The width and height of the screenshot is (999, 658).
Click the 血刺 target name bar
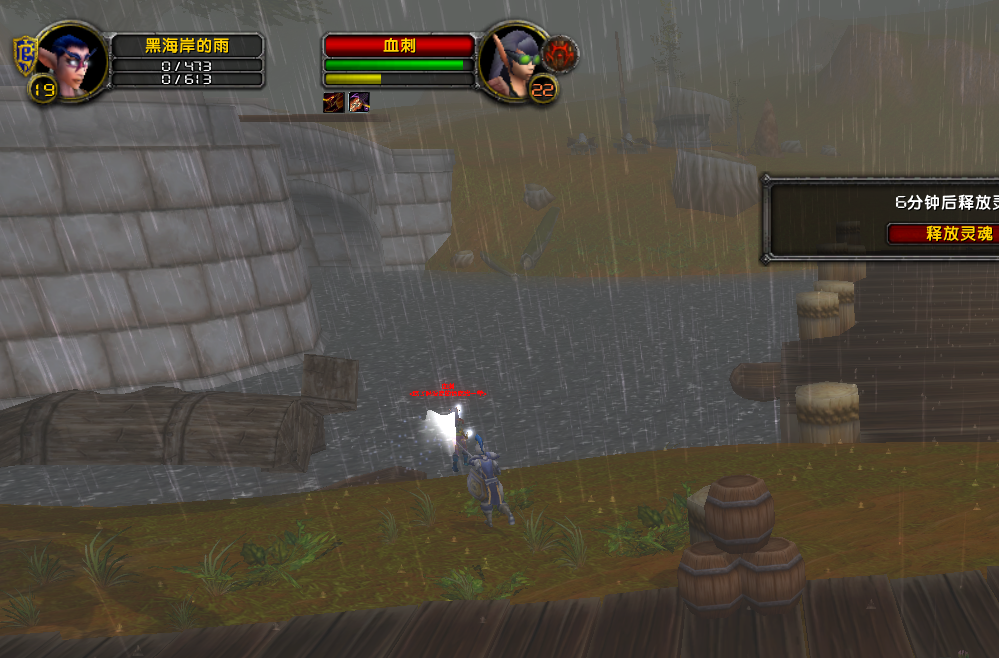click(399, 46)
